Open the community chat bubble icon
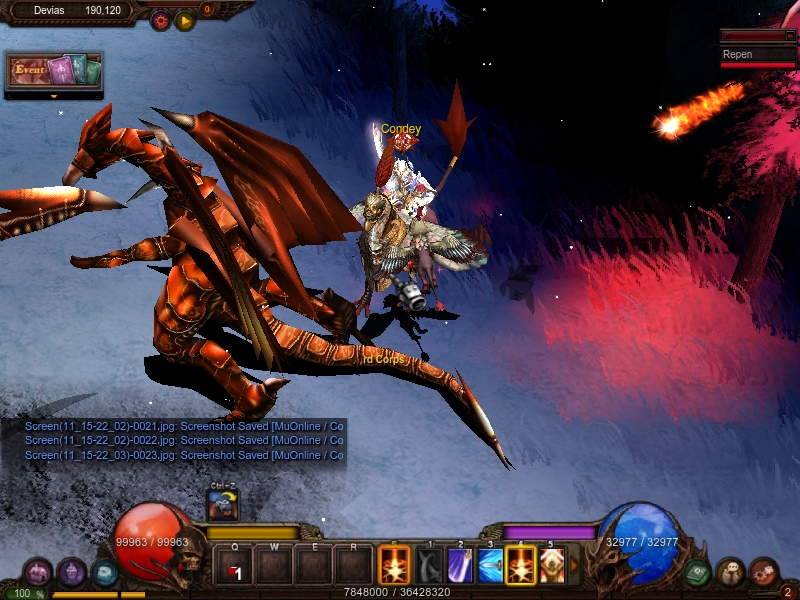 pyautogui.click(x=731, y=573)
